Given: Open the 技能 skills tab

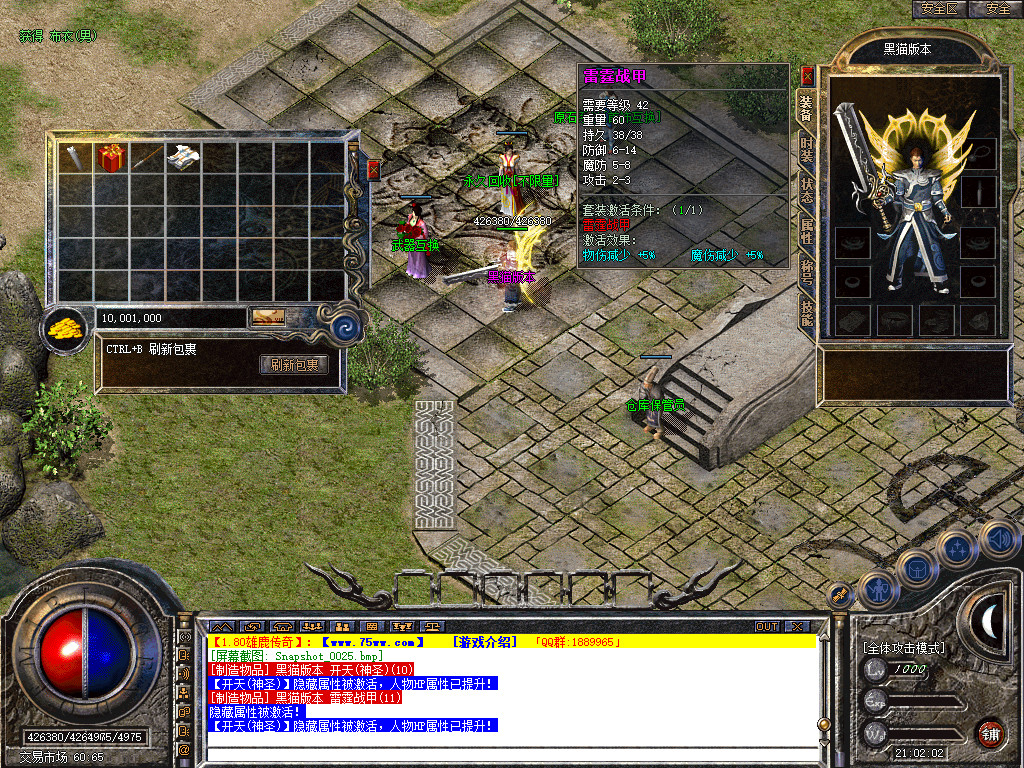Looking at the screenshot, I should [x=806, y=312].
